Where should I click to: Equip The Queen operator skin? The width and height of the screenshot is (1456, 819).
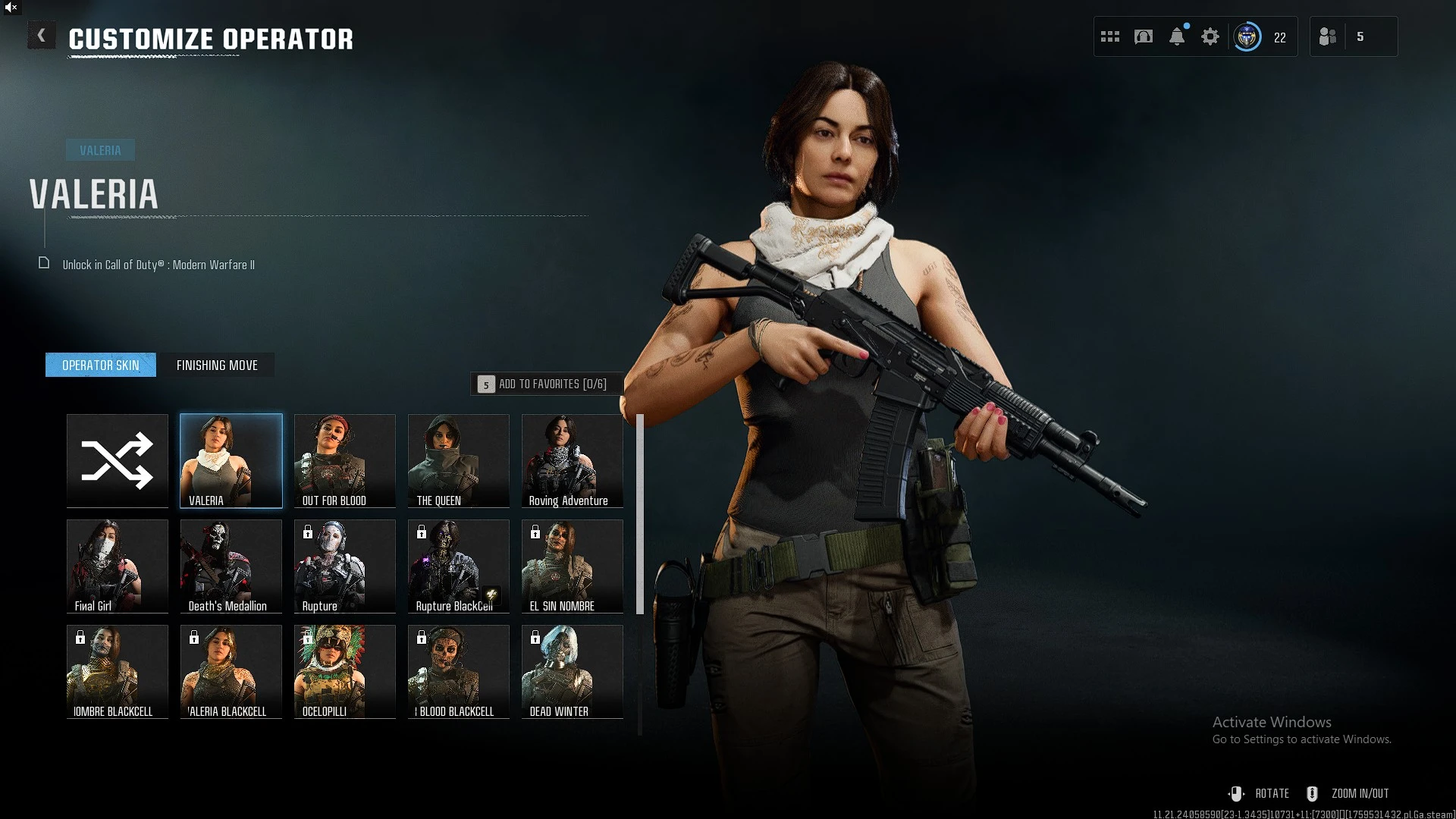(459, 460)
